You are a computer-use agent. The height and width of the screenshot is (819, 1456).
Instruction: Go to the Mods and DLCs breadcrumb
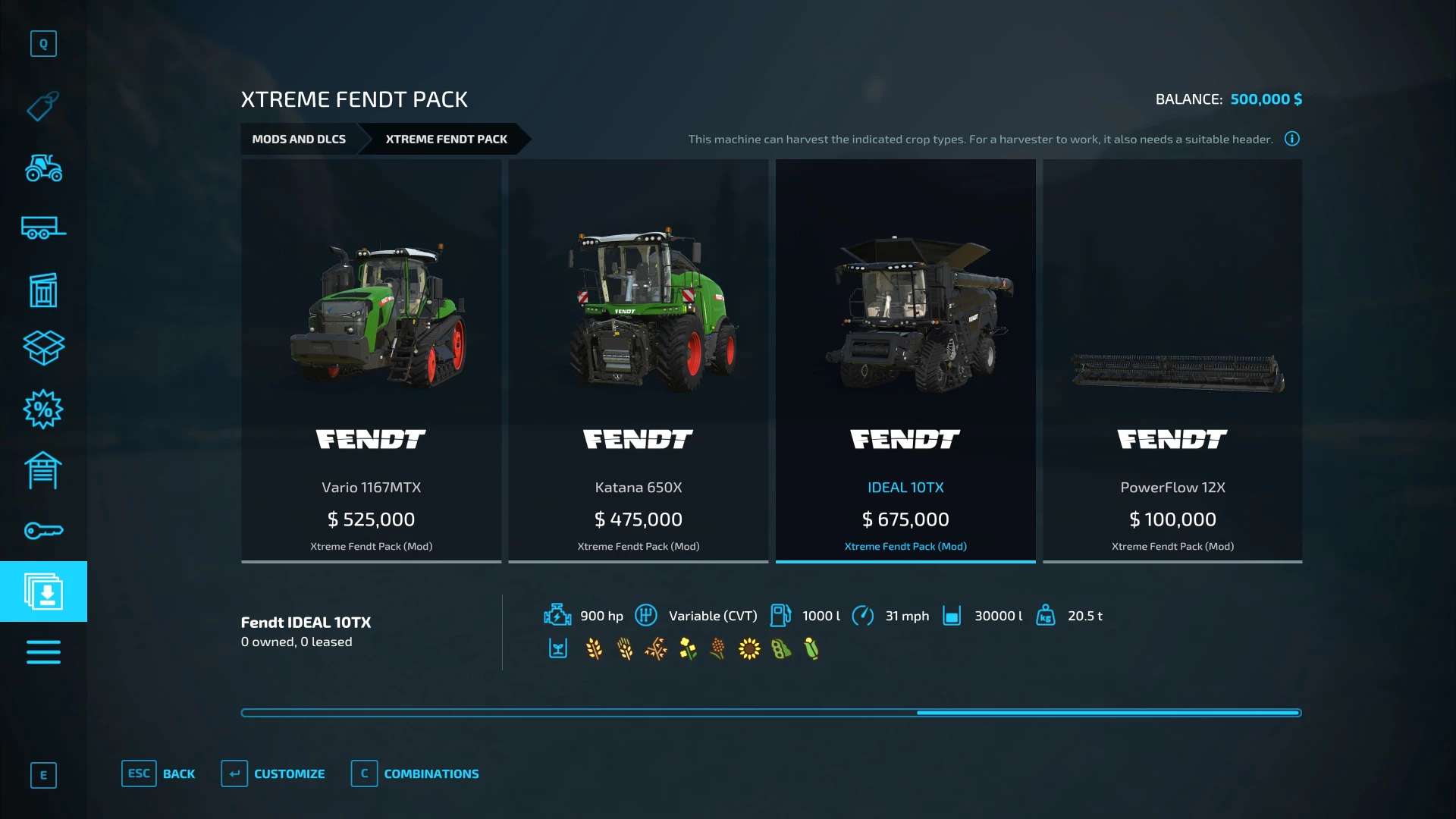[299, 140]
